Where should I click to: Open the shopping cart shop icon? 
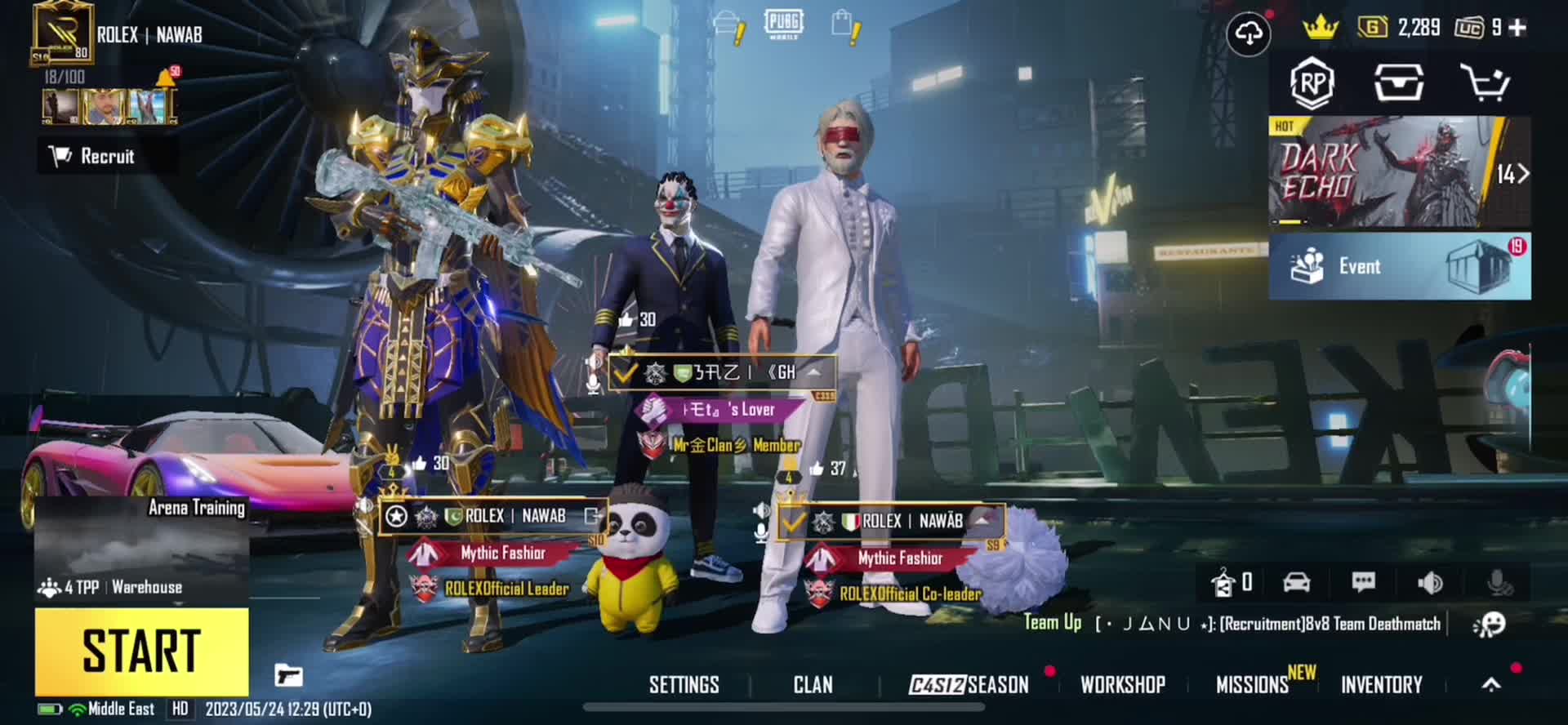click(1484, 82)
